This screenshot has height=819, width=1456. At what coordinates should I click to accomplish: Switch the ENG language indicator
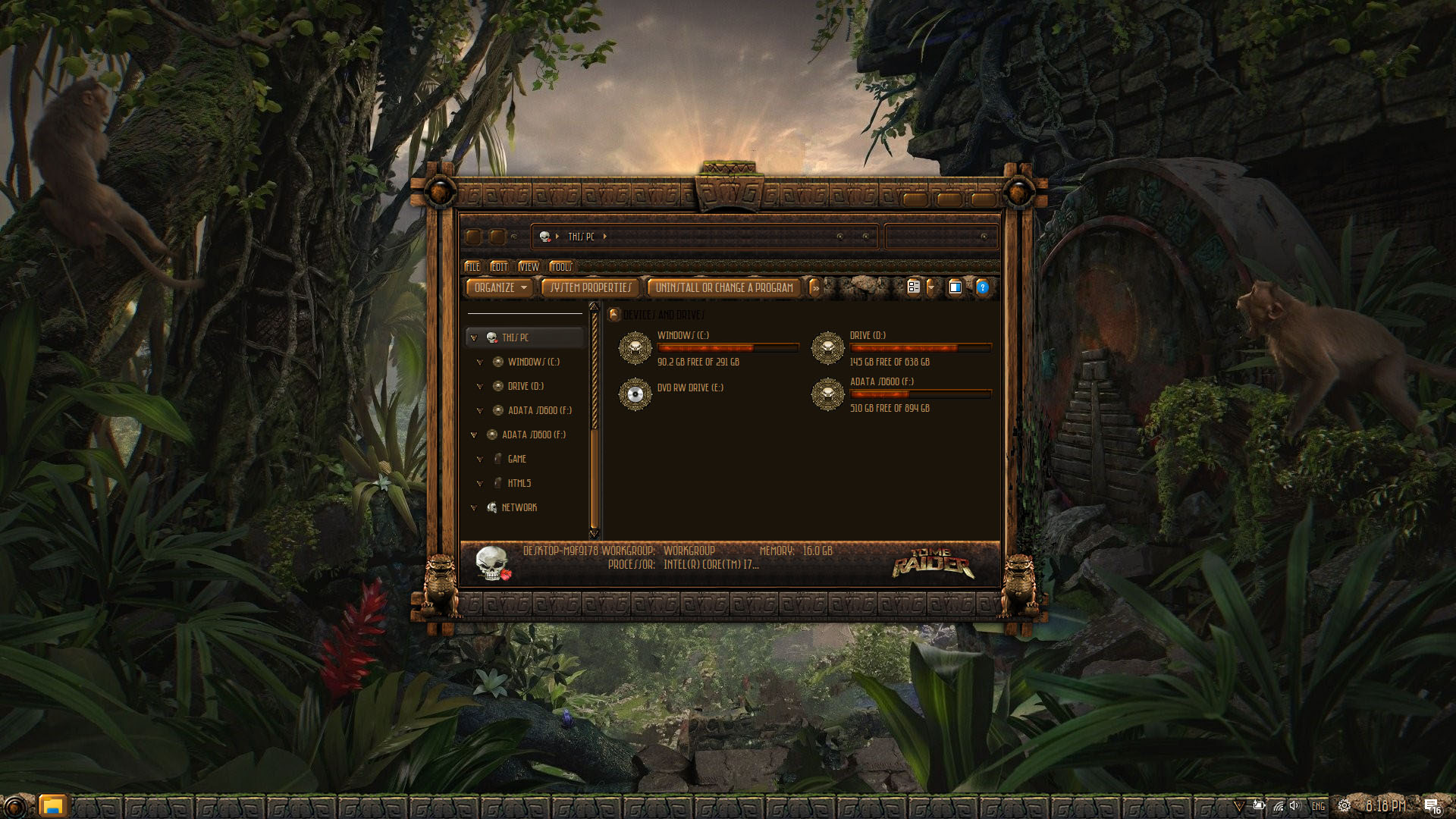click(x=1319, y=807)
